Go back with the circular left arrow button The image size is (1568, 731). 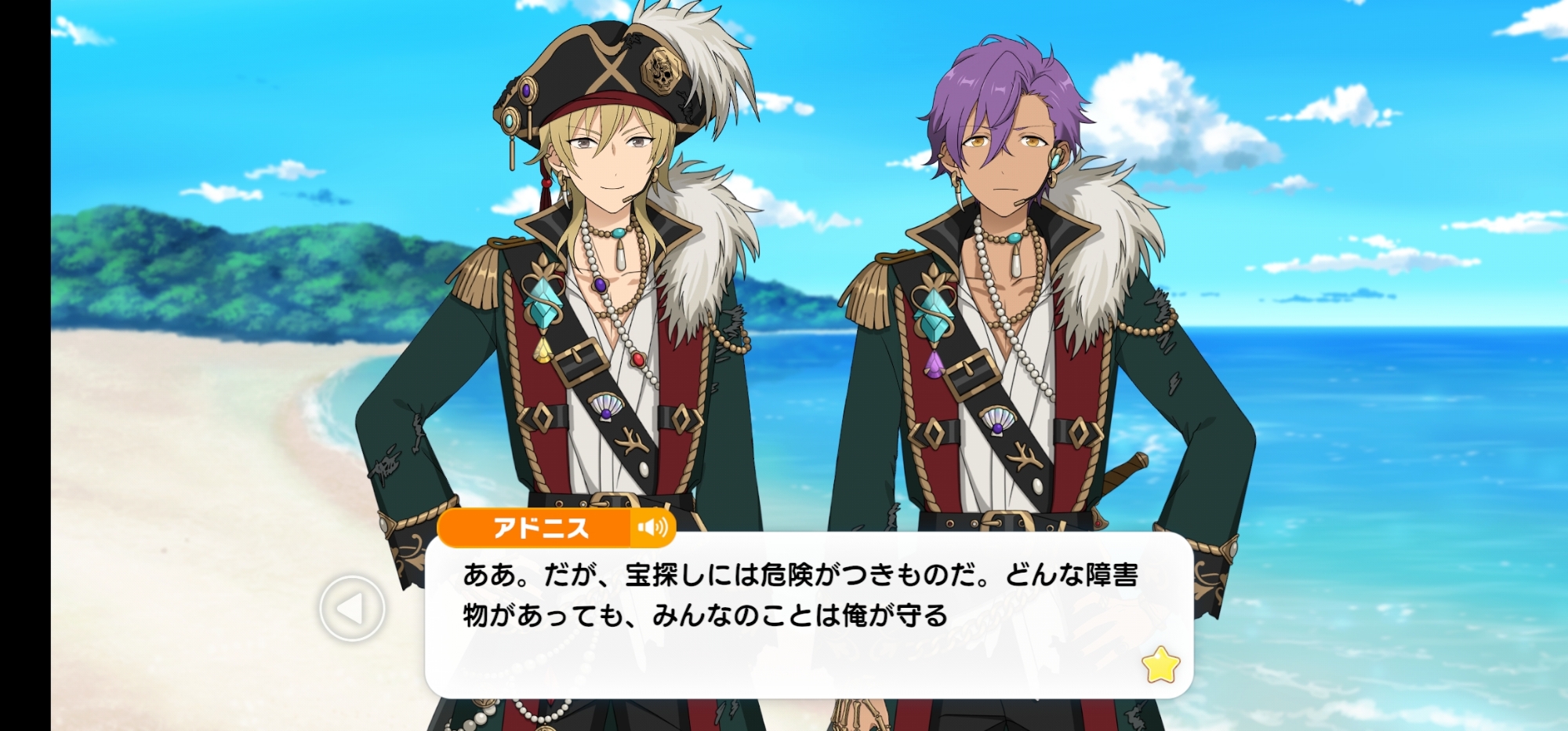pyautogui.click(x=352, y=608)
